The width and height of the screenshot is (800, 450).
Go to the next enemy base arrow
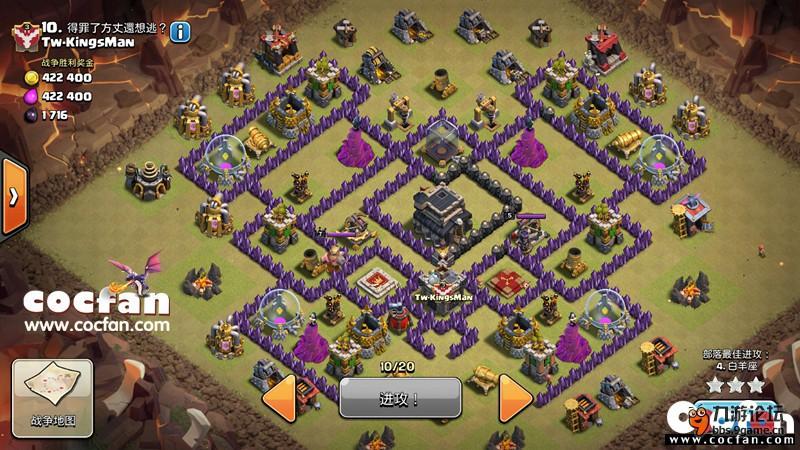pos(517,397)
